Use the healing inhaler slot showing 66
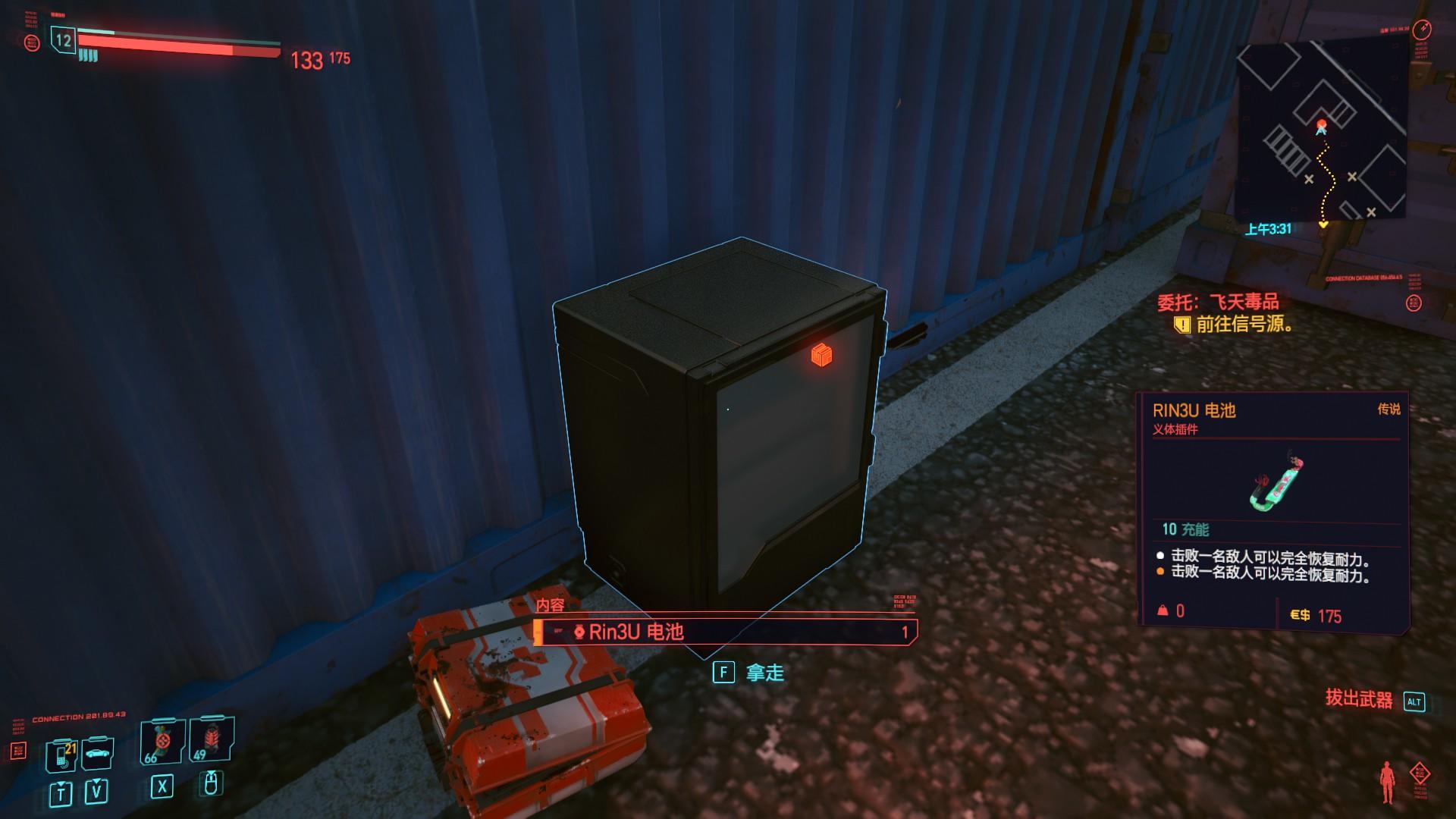 [x=162, y=743]
